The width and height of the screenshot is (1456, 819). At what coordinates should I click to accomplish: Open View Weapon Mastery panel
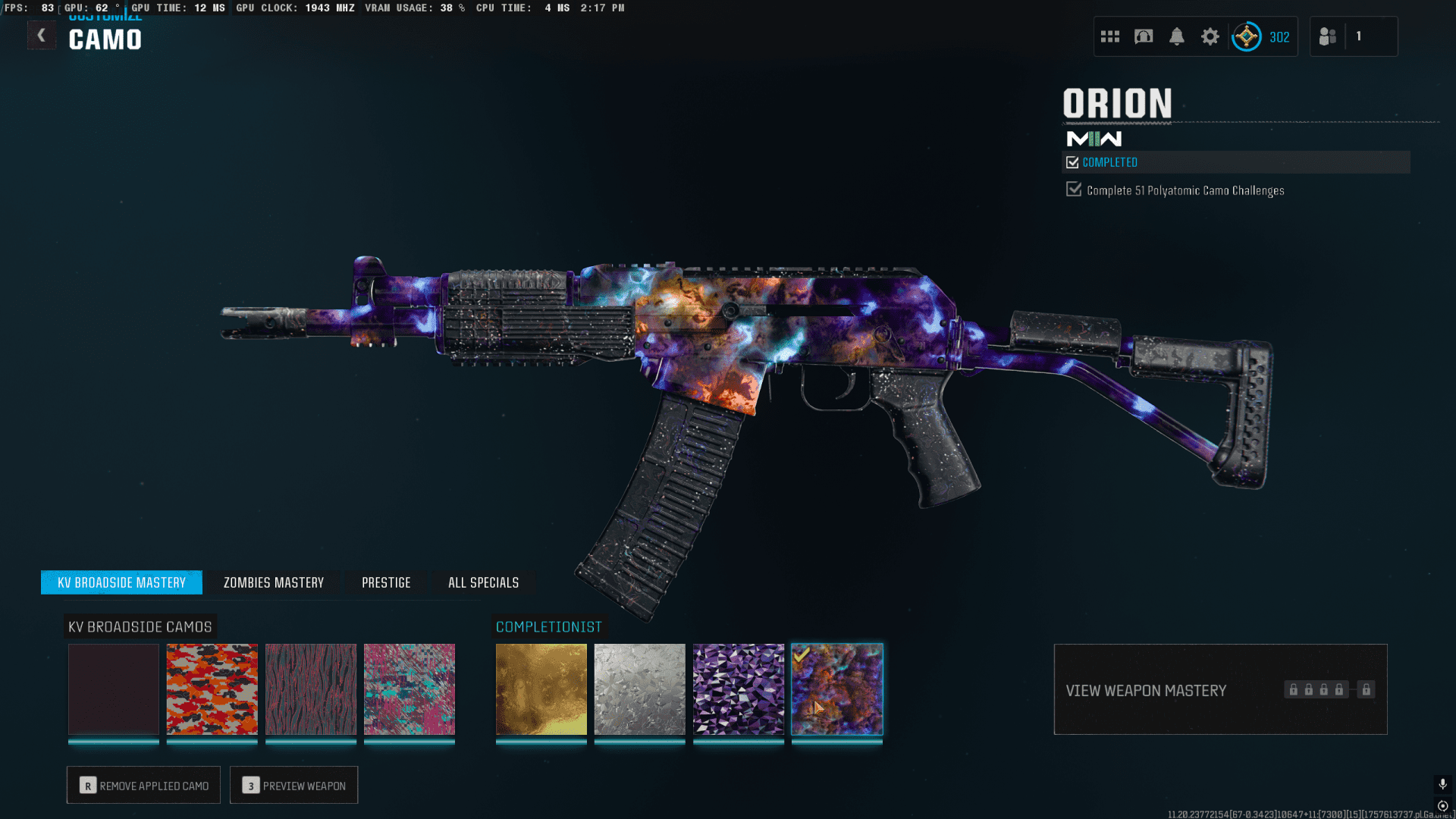pos(1220,689)
